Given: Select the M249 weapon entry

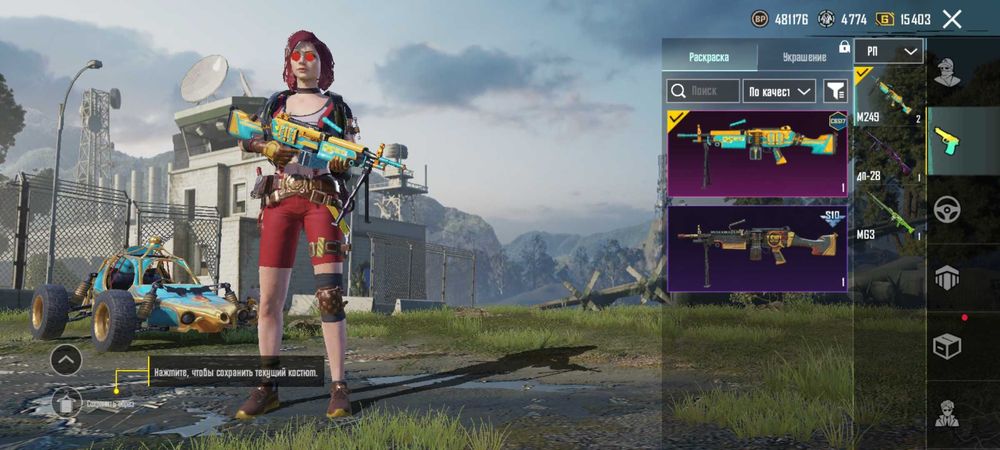Looking at the screenshot, I should (x=889, y=98).
